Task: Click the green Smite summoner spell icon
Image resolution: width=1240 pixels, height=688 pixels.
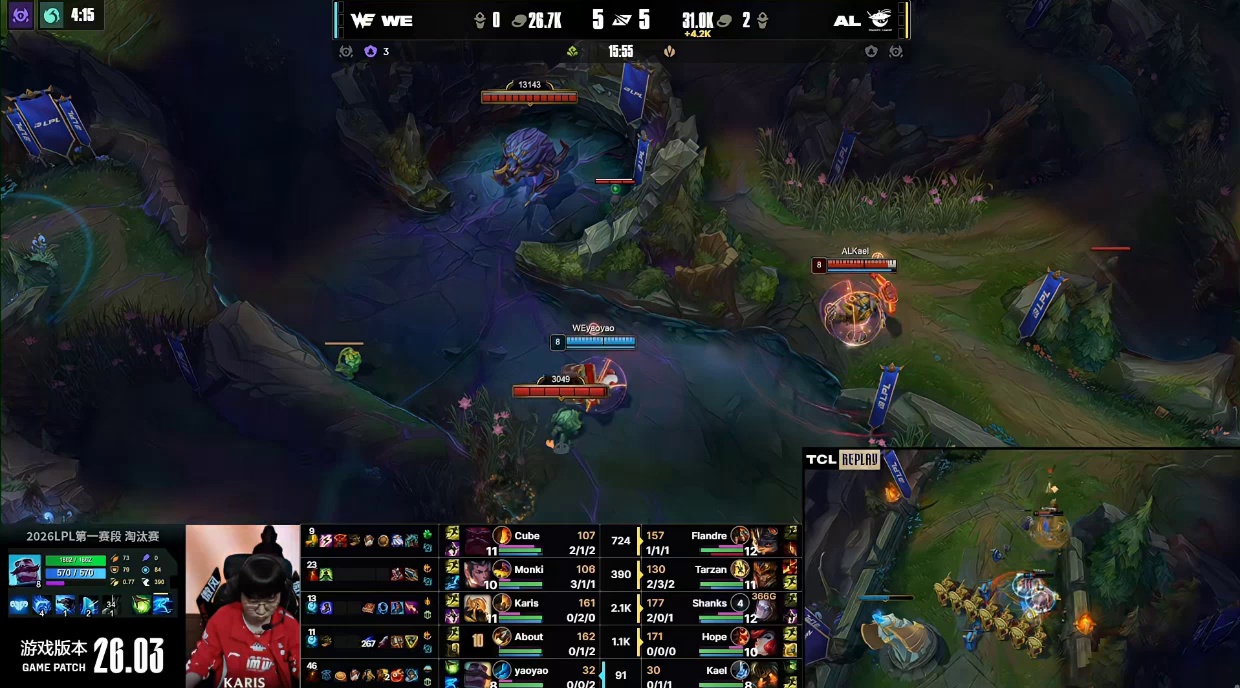Action: tap(141, 604)
